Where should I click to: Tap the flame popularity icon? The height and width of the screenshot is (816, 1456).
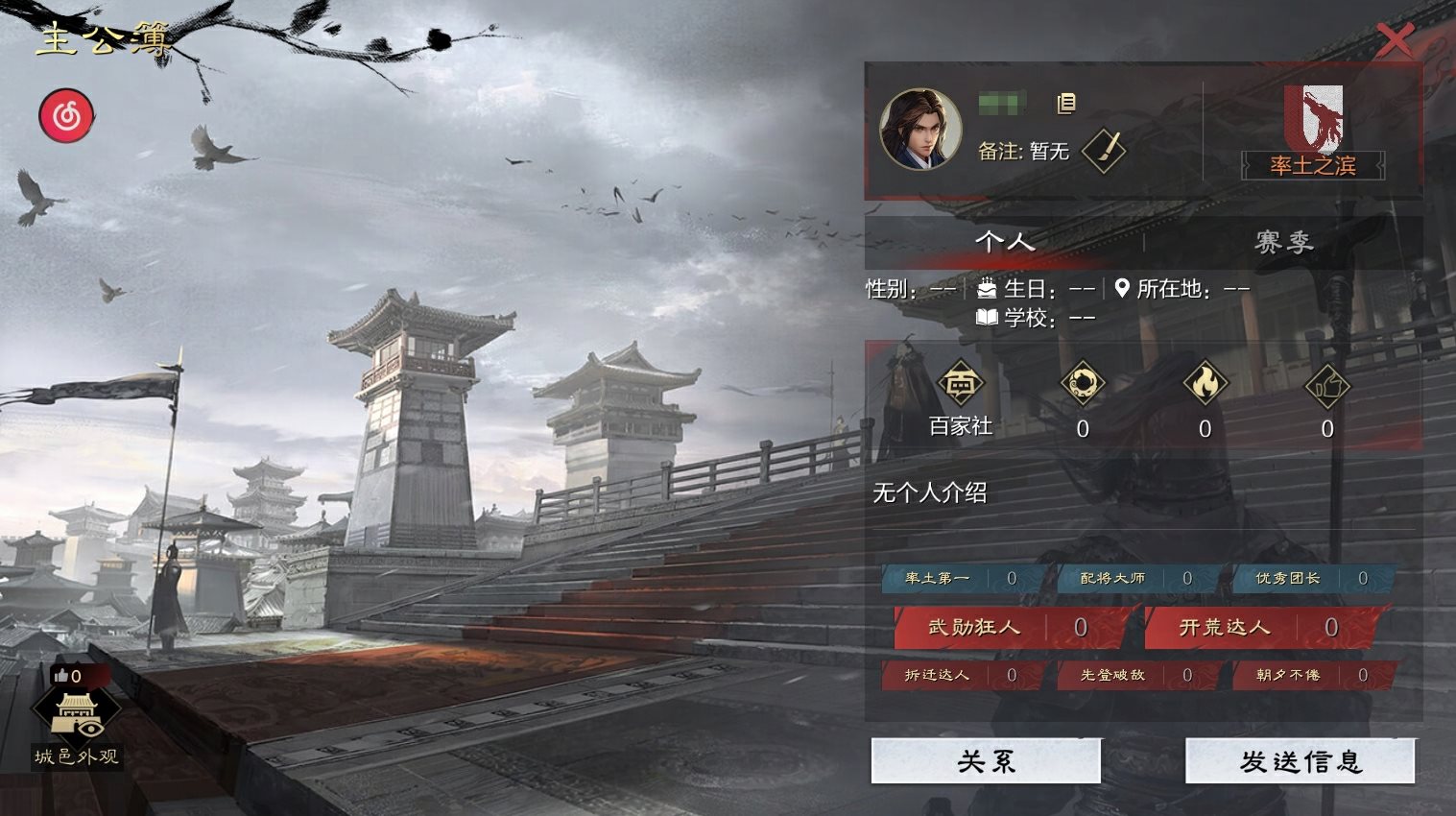tap(1205, 386)
